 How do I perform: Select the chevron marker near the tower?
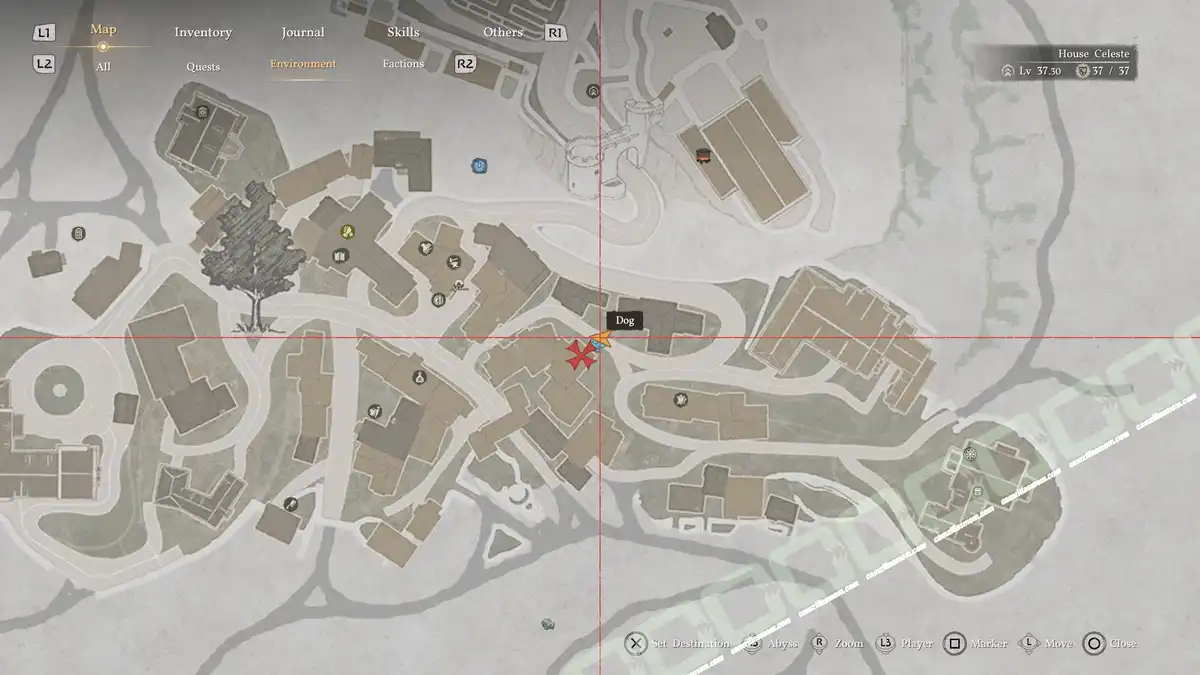coord(593,90)
